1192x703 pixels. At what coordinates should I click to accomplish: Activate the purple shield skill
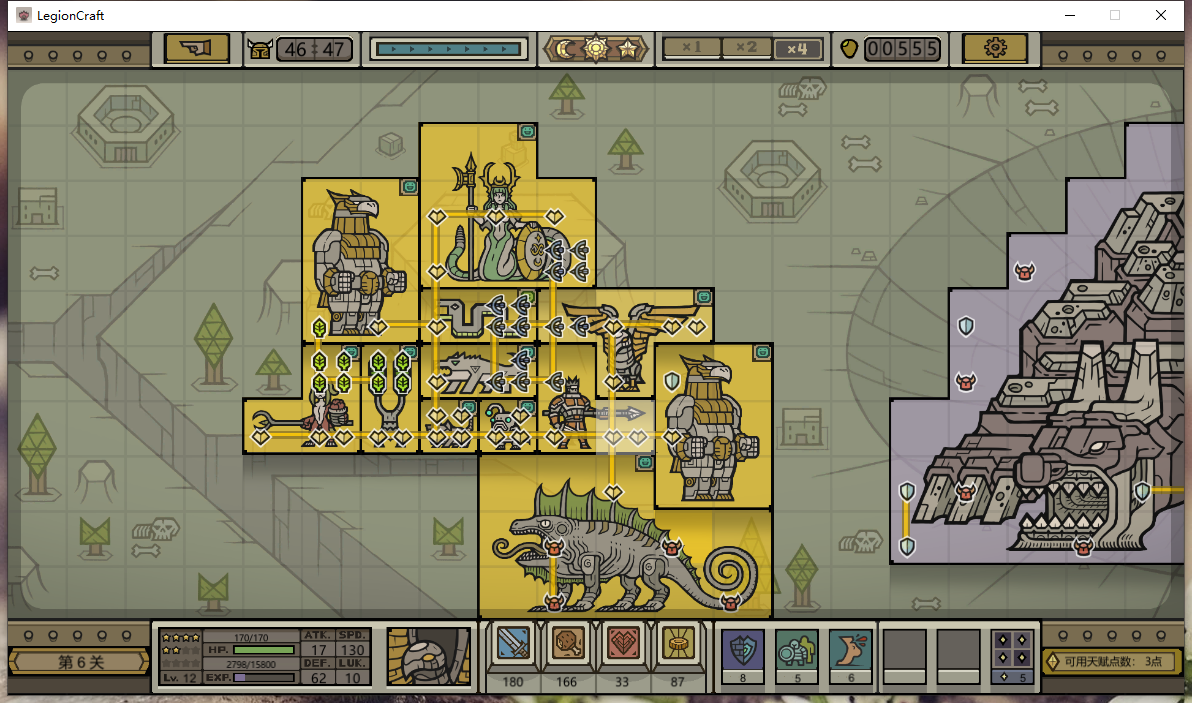tap(743, 650)
